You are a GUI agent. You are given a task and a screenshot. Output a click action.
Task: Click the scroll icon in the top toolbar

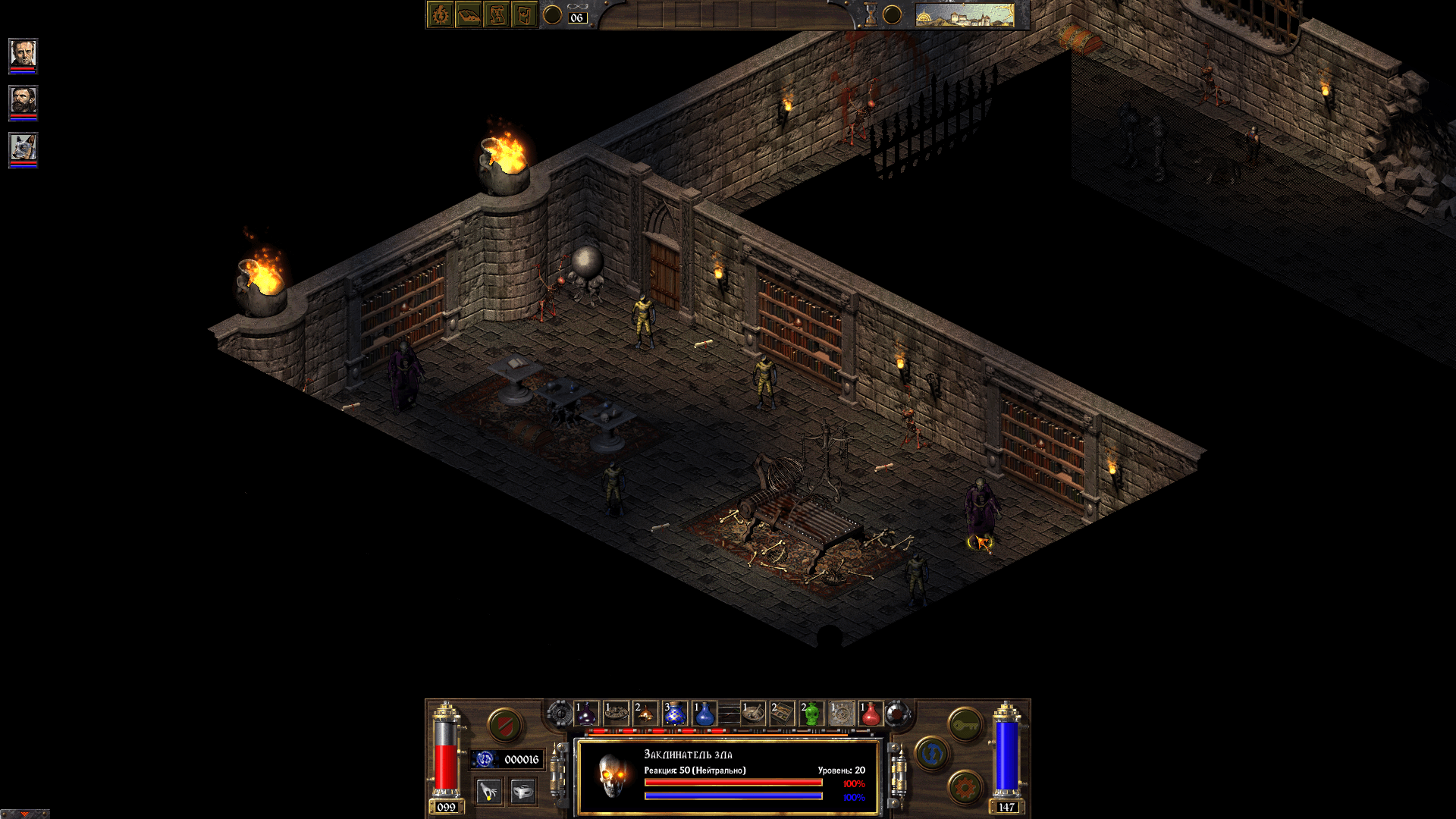pyautogui.click(x=497, y=14)
